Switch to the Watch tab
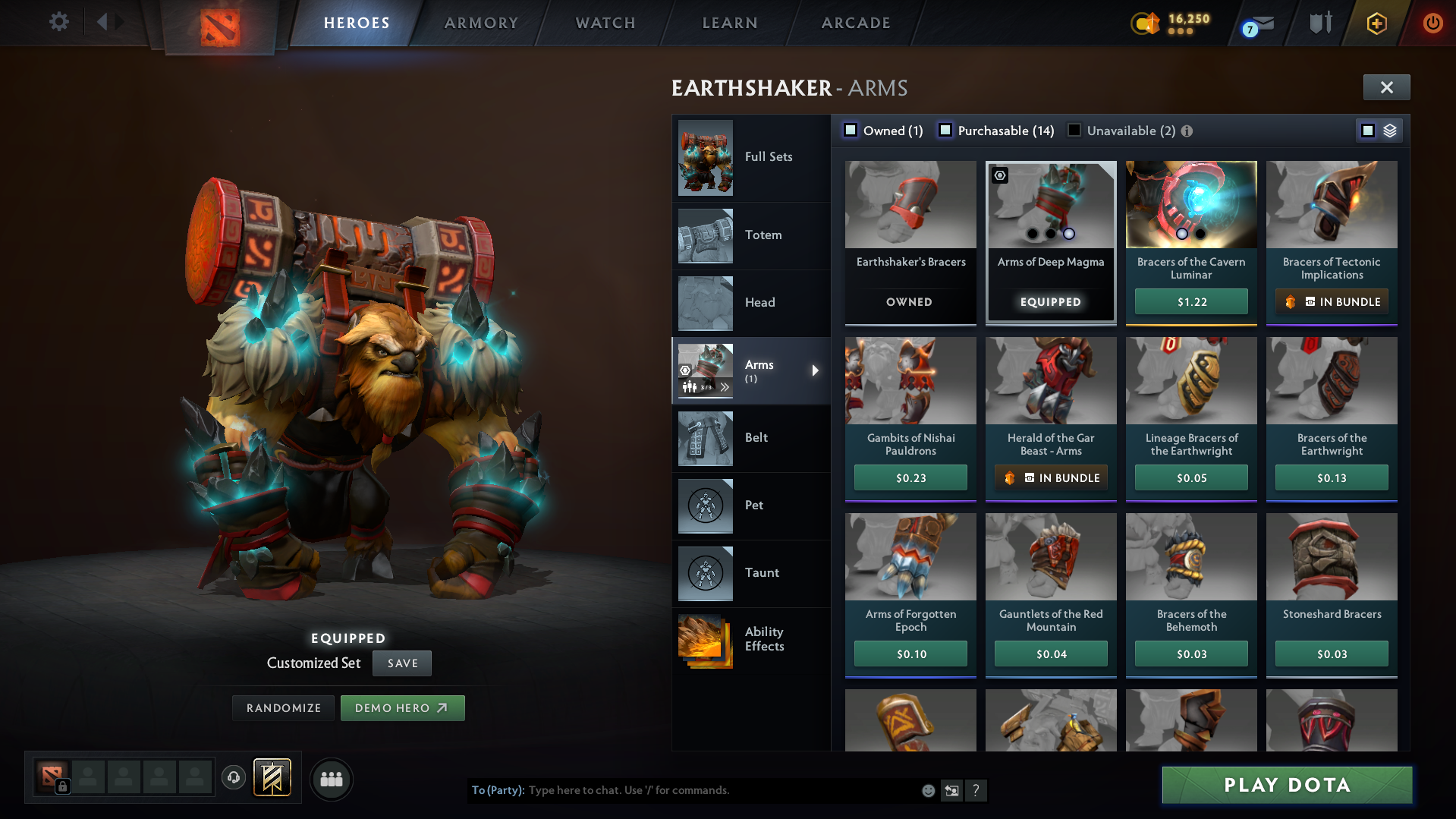This screenshot has height=819, width=1456. (x=605, y=23)
